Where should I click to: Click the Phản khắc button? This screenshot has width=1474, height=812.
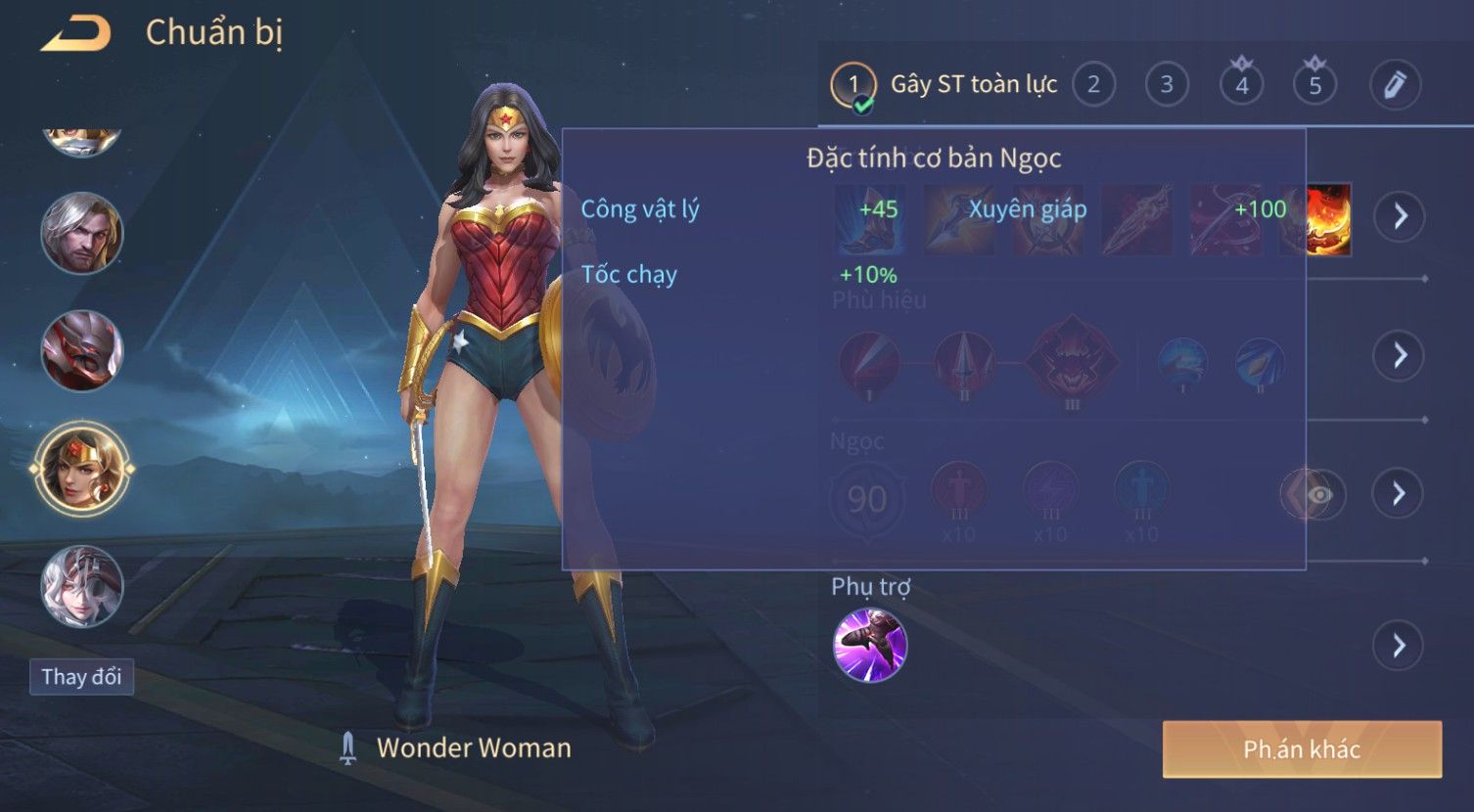tap(1302, 749)
